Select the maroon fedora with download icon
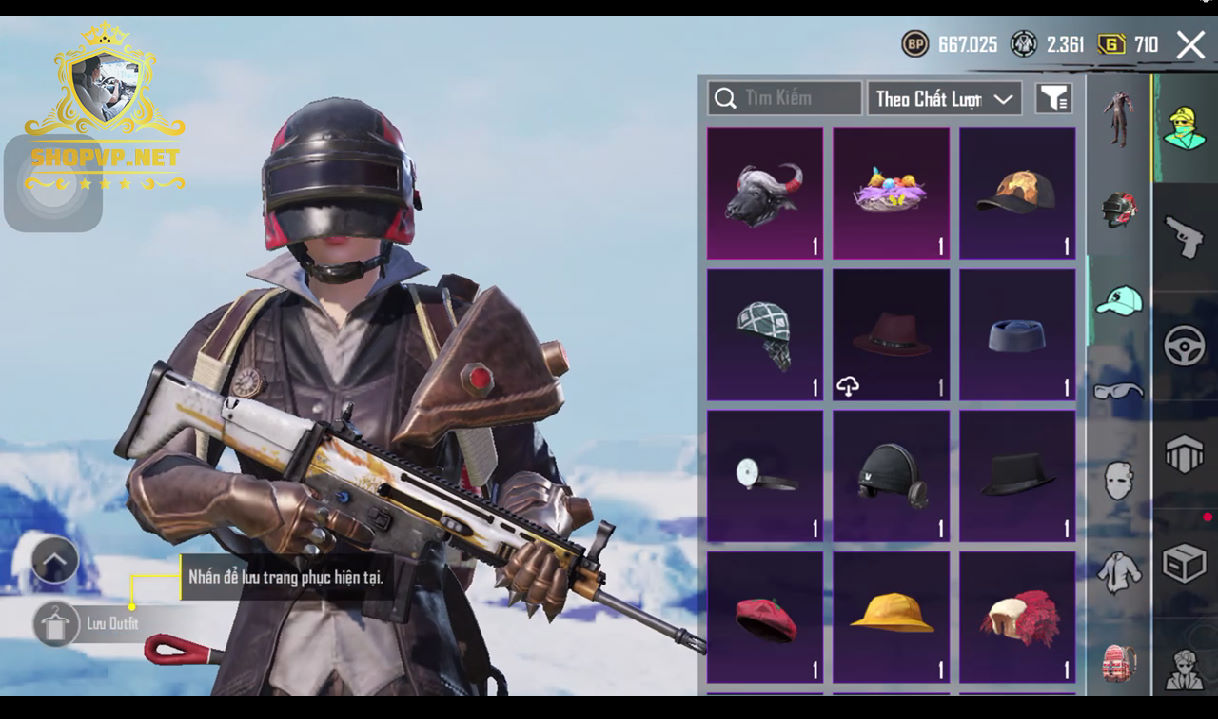Viewport: 1218px width, 719px height. [x=891, y=334]
